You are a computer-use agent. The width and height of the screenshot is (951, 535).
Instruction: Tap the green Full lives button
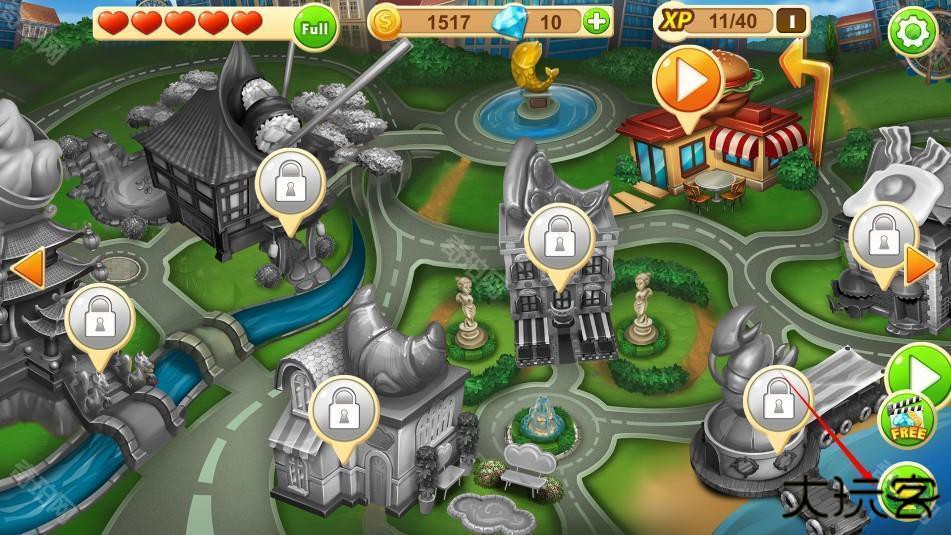coord(315,28)
